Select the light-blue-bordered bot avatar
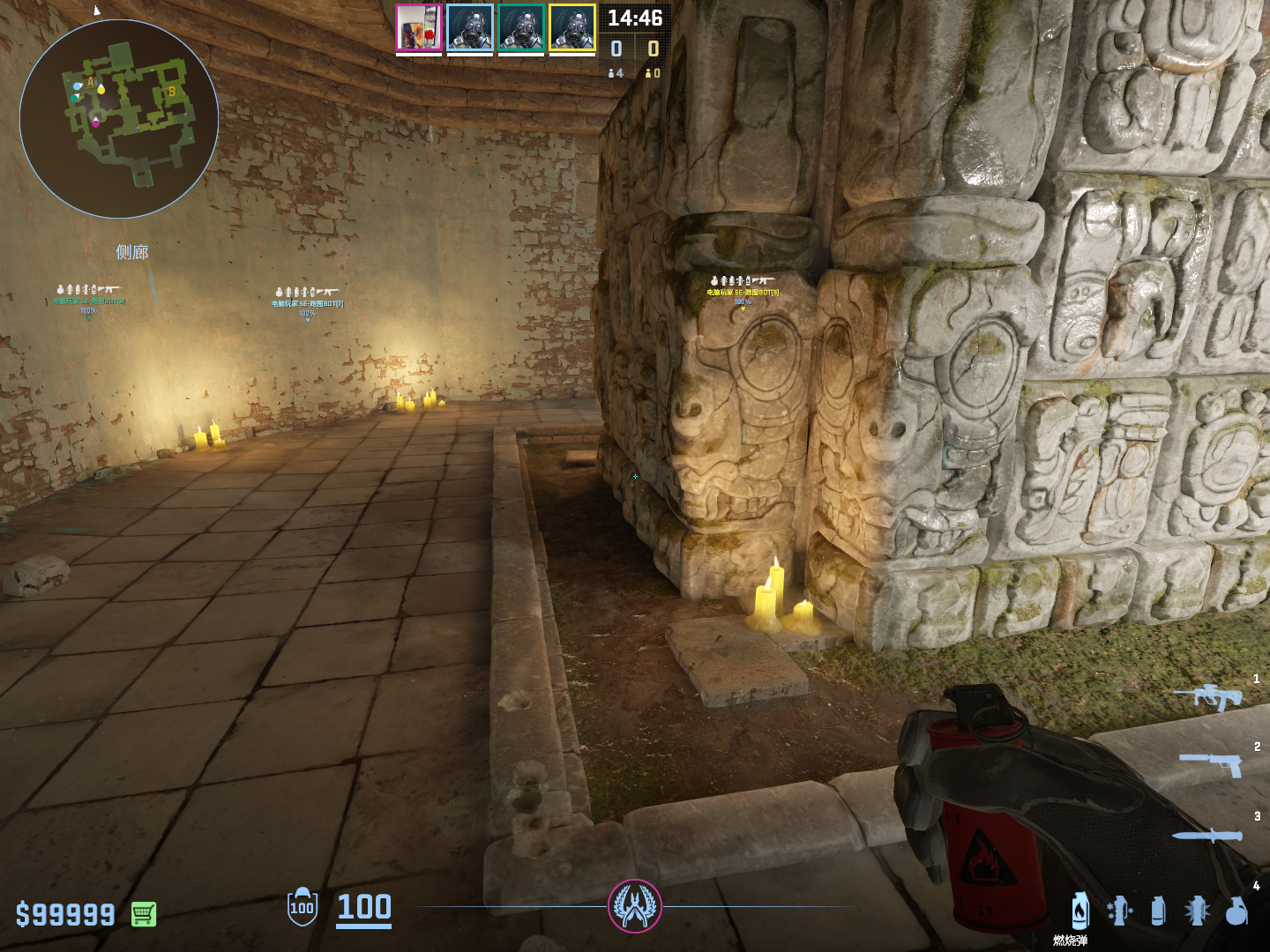The image size is (1270, 952). 470,28
